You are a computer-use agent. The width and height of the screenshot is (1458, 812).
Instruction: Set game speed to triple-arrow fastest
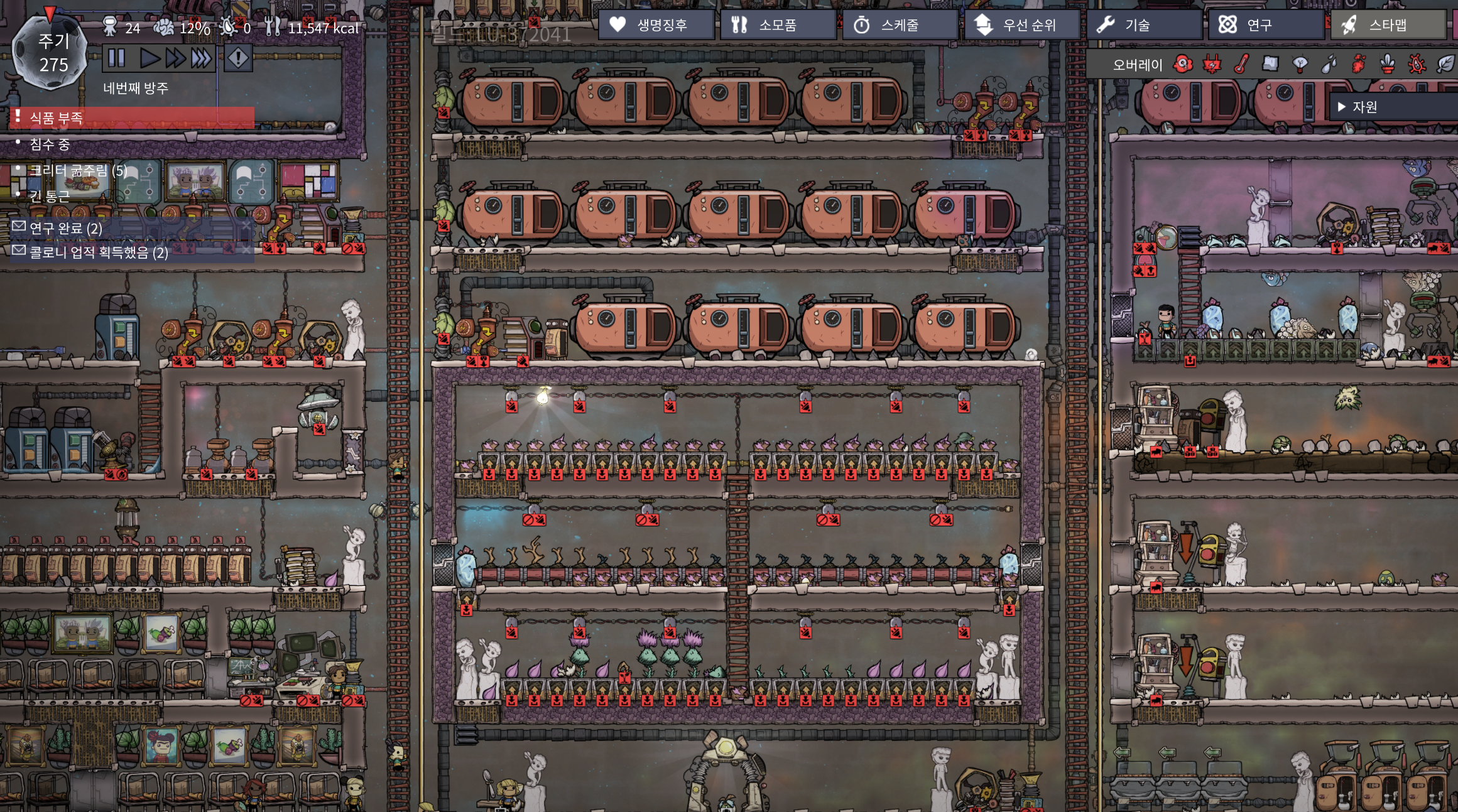[201, 58]
